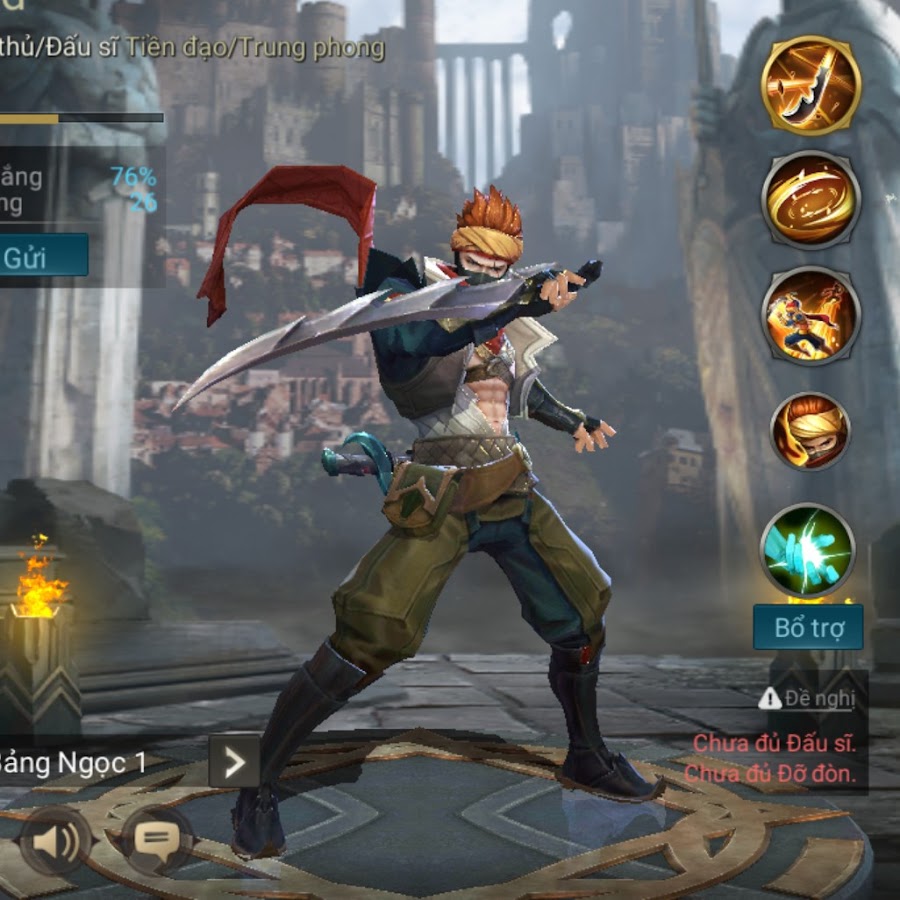Open the Bổ trợ spell selection

[x=808, y=628]
